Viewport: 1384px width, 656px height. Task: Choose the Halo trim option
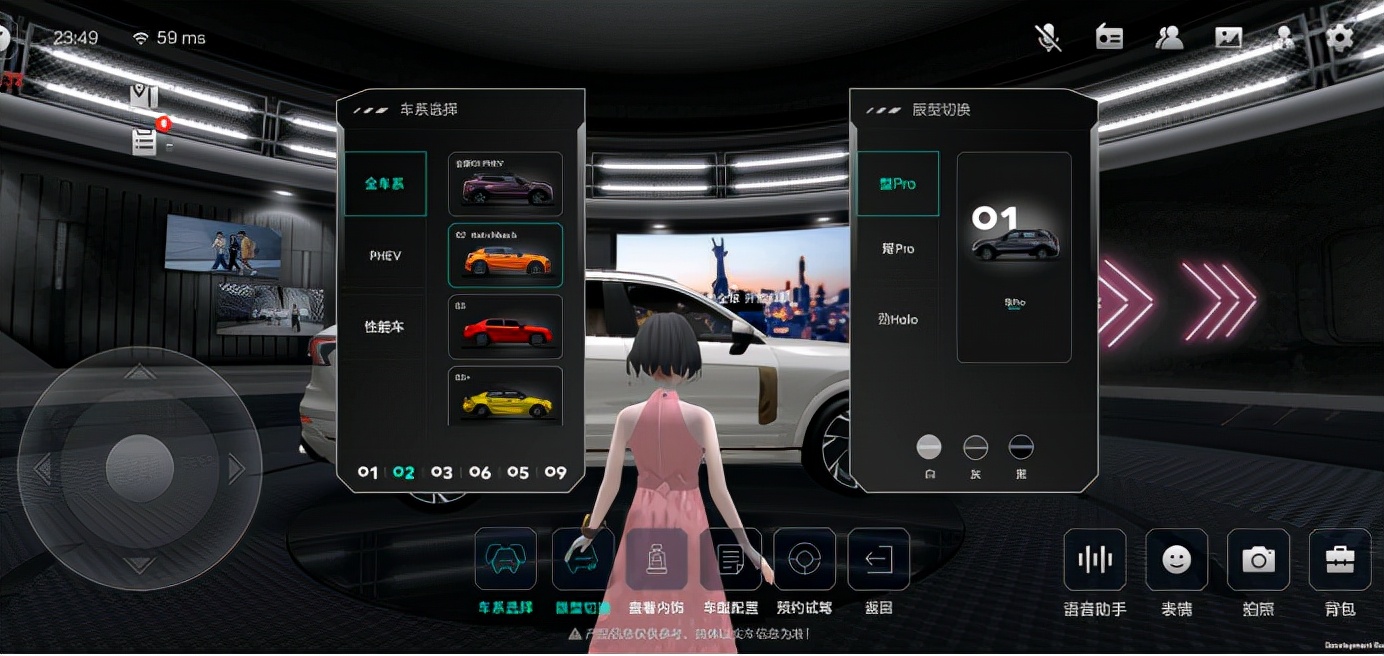pos(899,320)
